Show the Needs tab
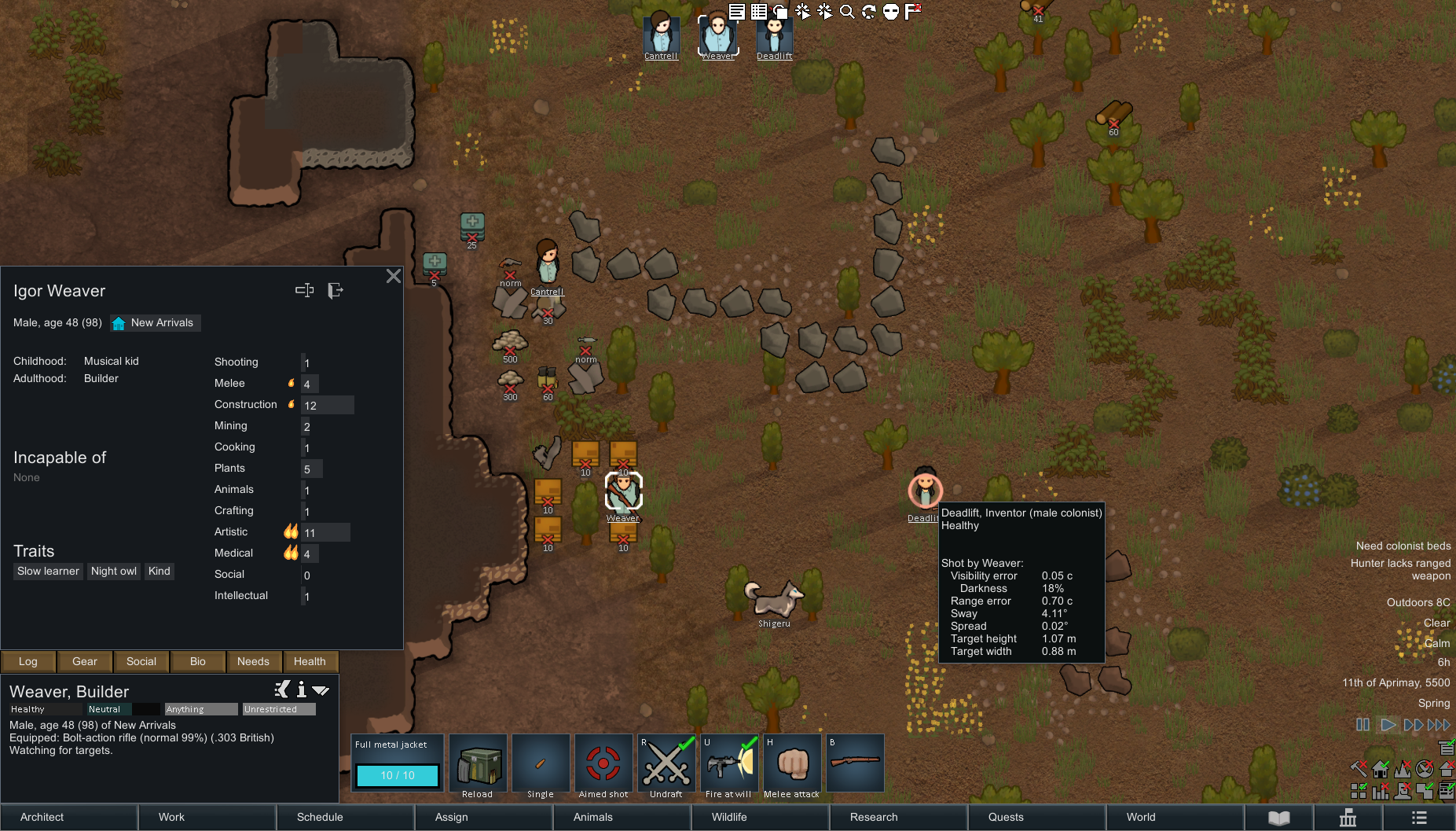The image size is (1456, 831). point(253,661)
